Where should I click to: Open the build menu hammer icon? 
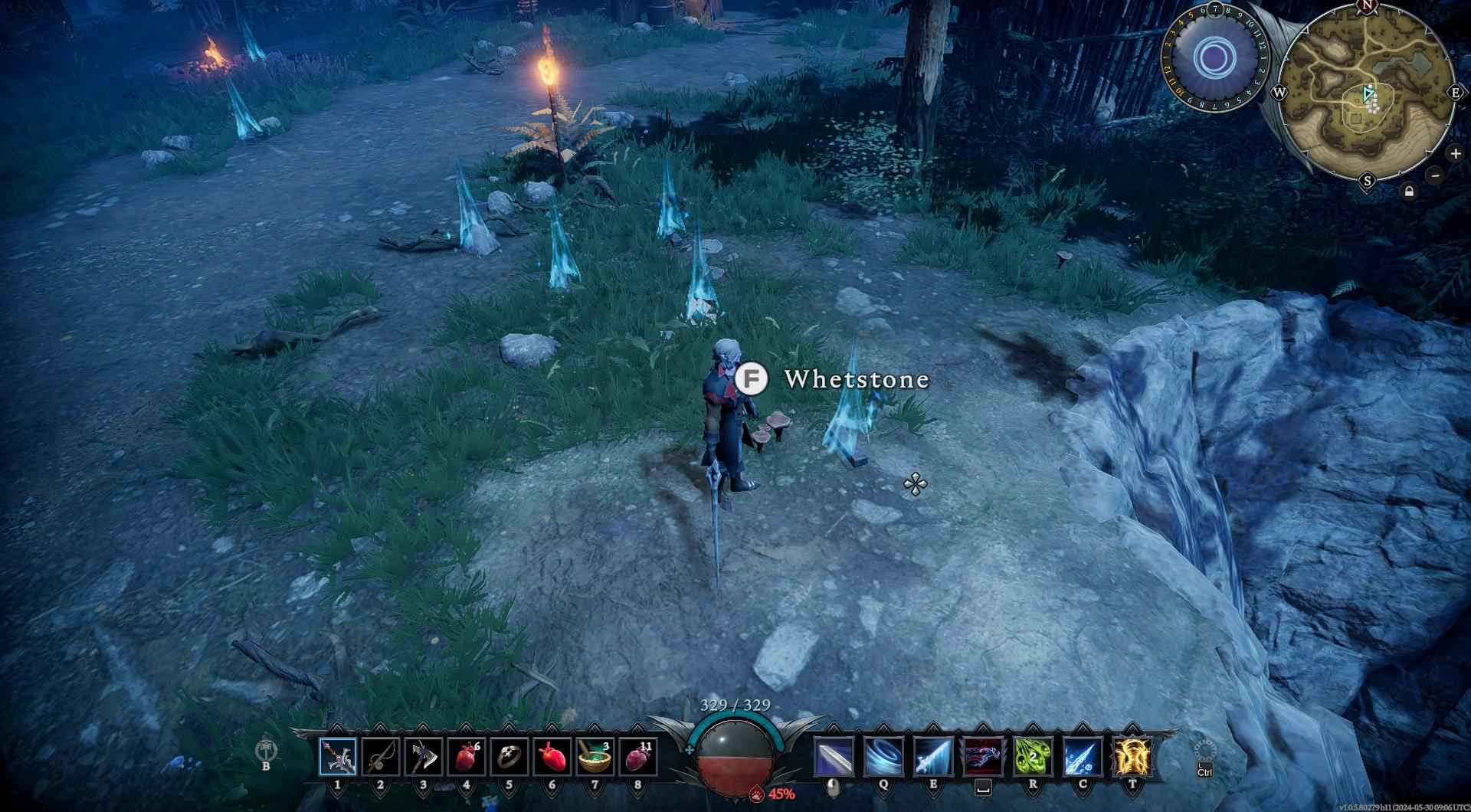pos(266,751)
